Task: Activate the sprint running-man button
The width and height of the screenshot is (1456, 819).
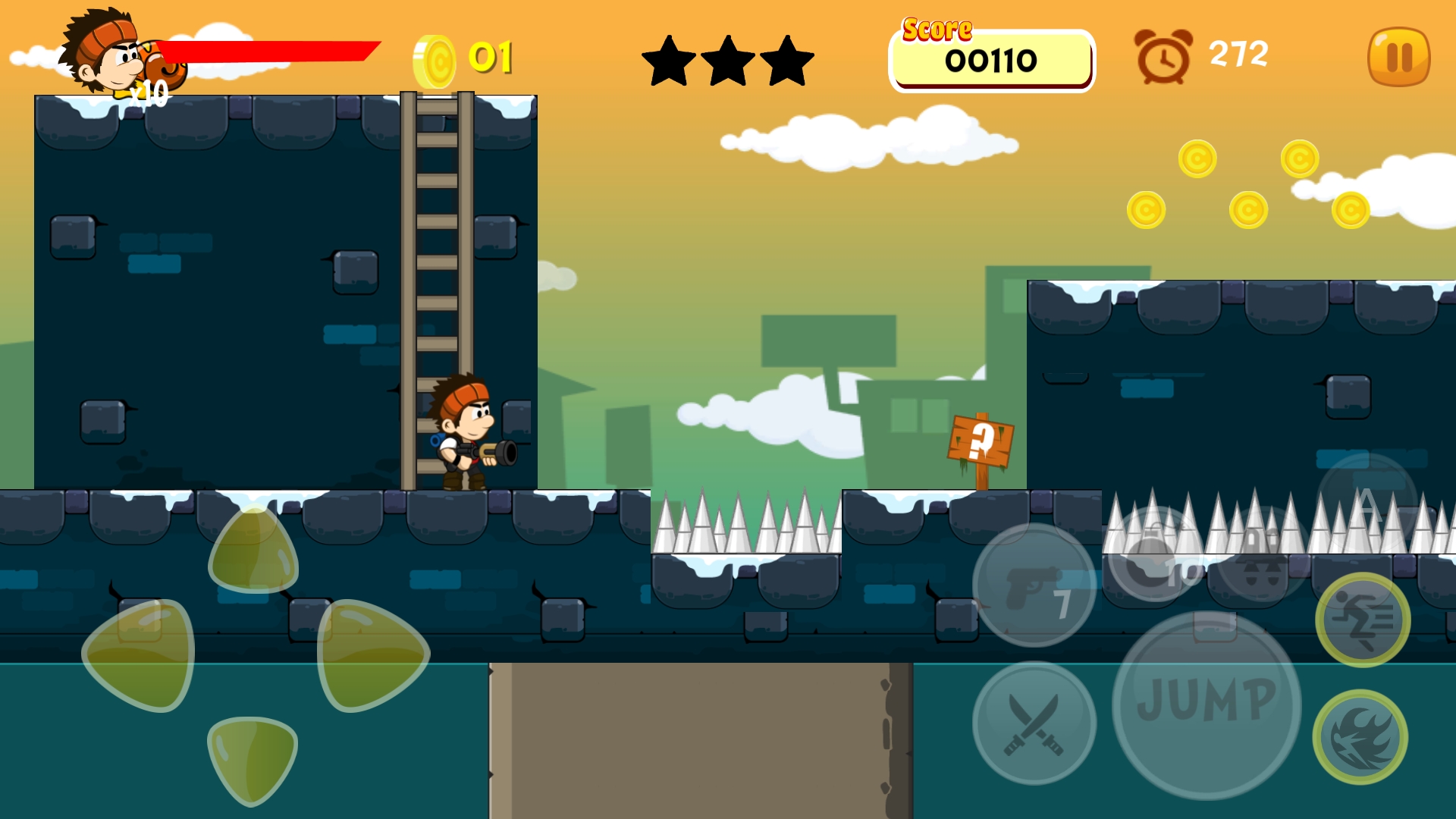Action: pyautogui.click(x=1363, y=620)
